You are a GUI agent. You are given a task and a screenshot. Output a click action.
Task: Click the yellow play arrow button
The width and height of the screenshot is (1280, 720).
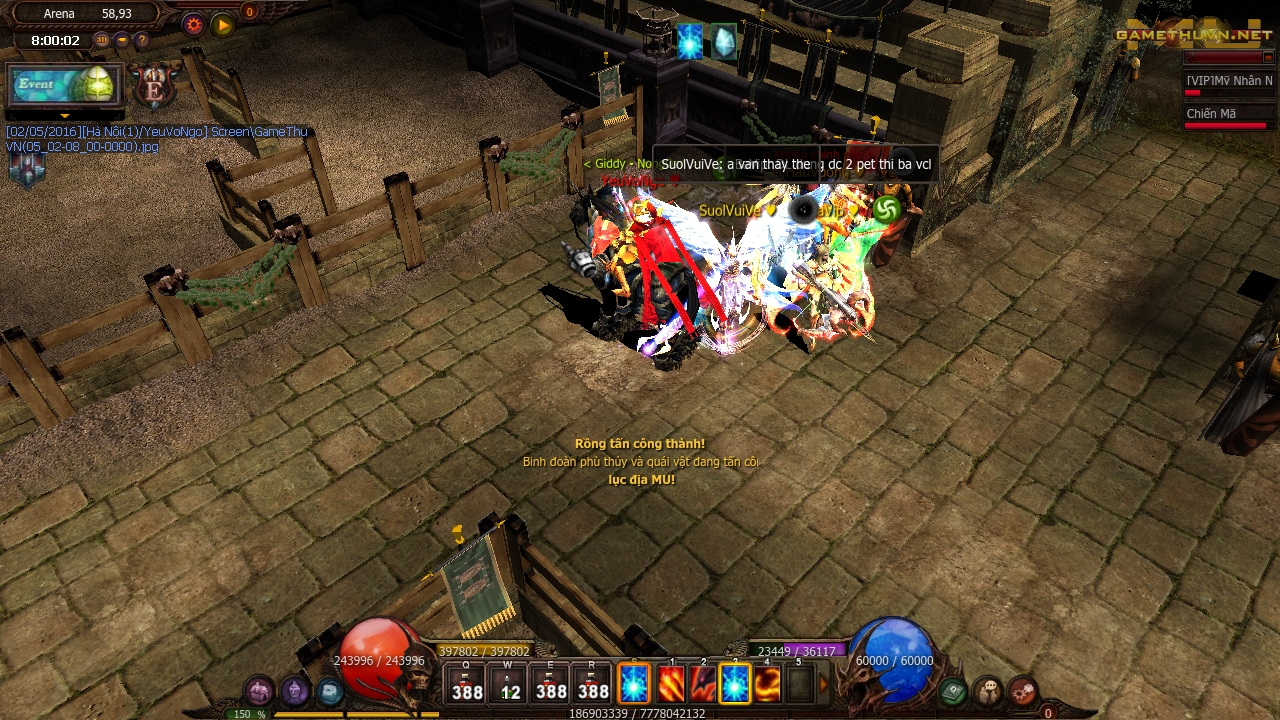pyautogui.click(x=222, y=25)
